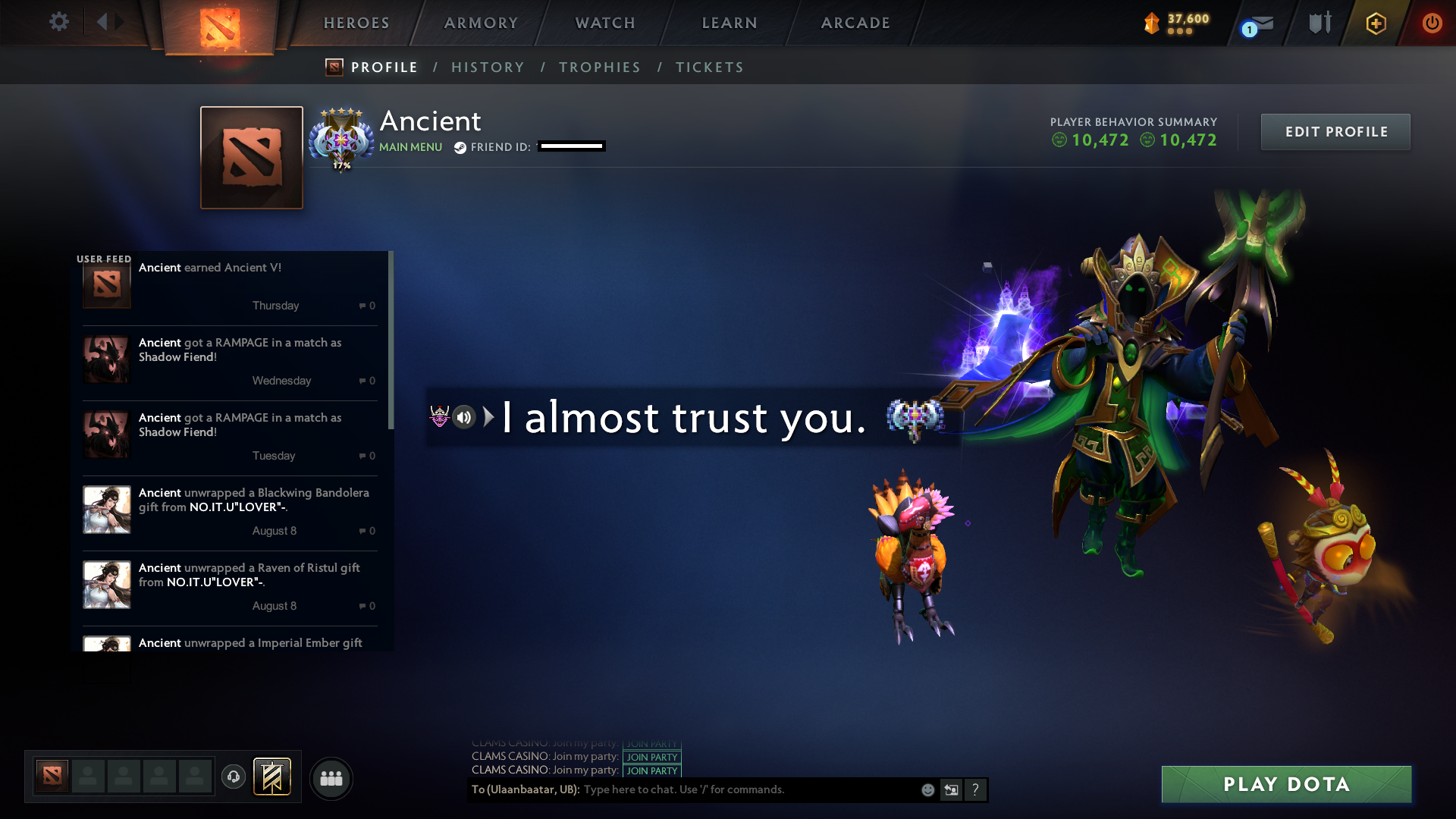1456x819 pixels.
Task: Click the guild banner icon at bottom left
Action: (x=272, y=777)
